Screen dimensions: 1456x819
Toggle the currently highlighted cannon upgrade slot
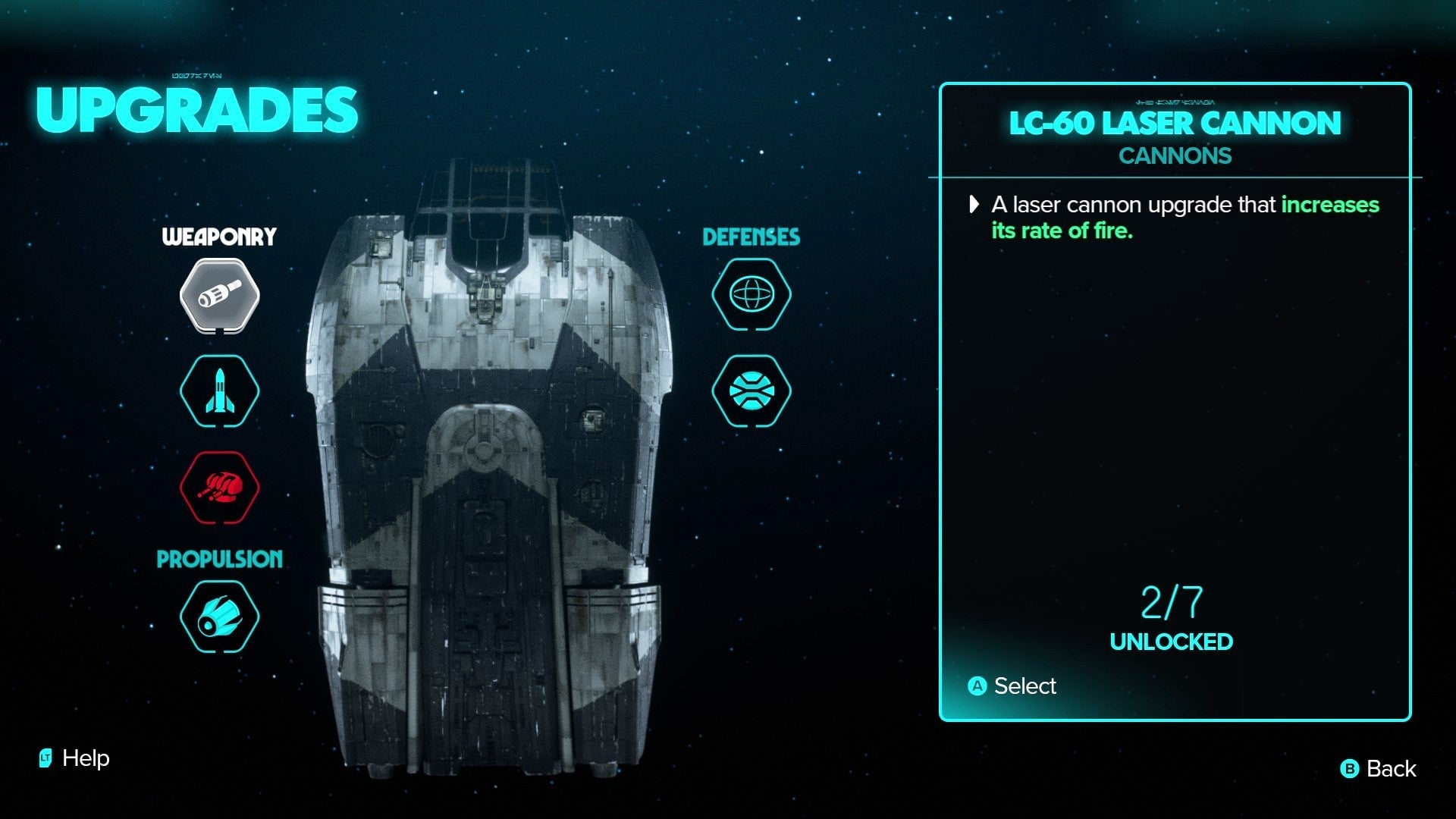click(218, 296)
